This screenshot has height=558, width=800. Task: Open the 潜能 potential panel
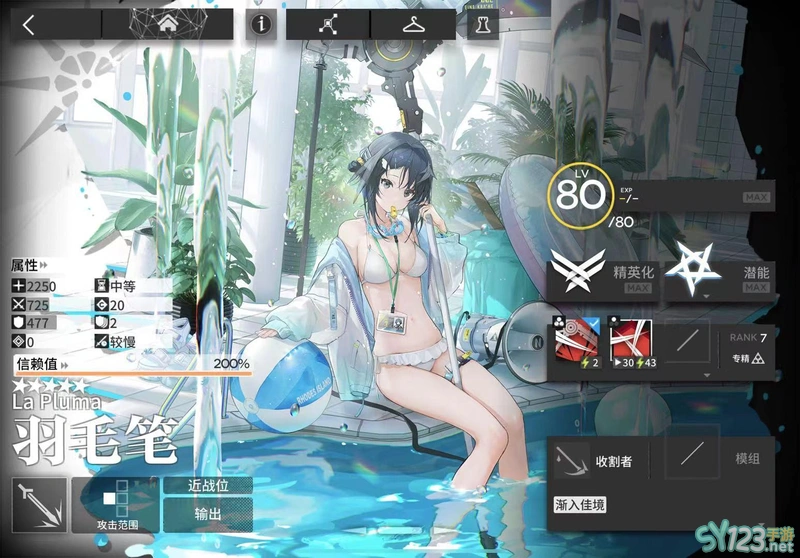pyautogui.click(x=719, y=272)
